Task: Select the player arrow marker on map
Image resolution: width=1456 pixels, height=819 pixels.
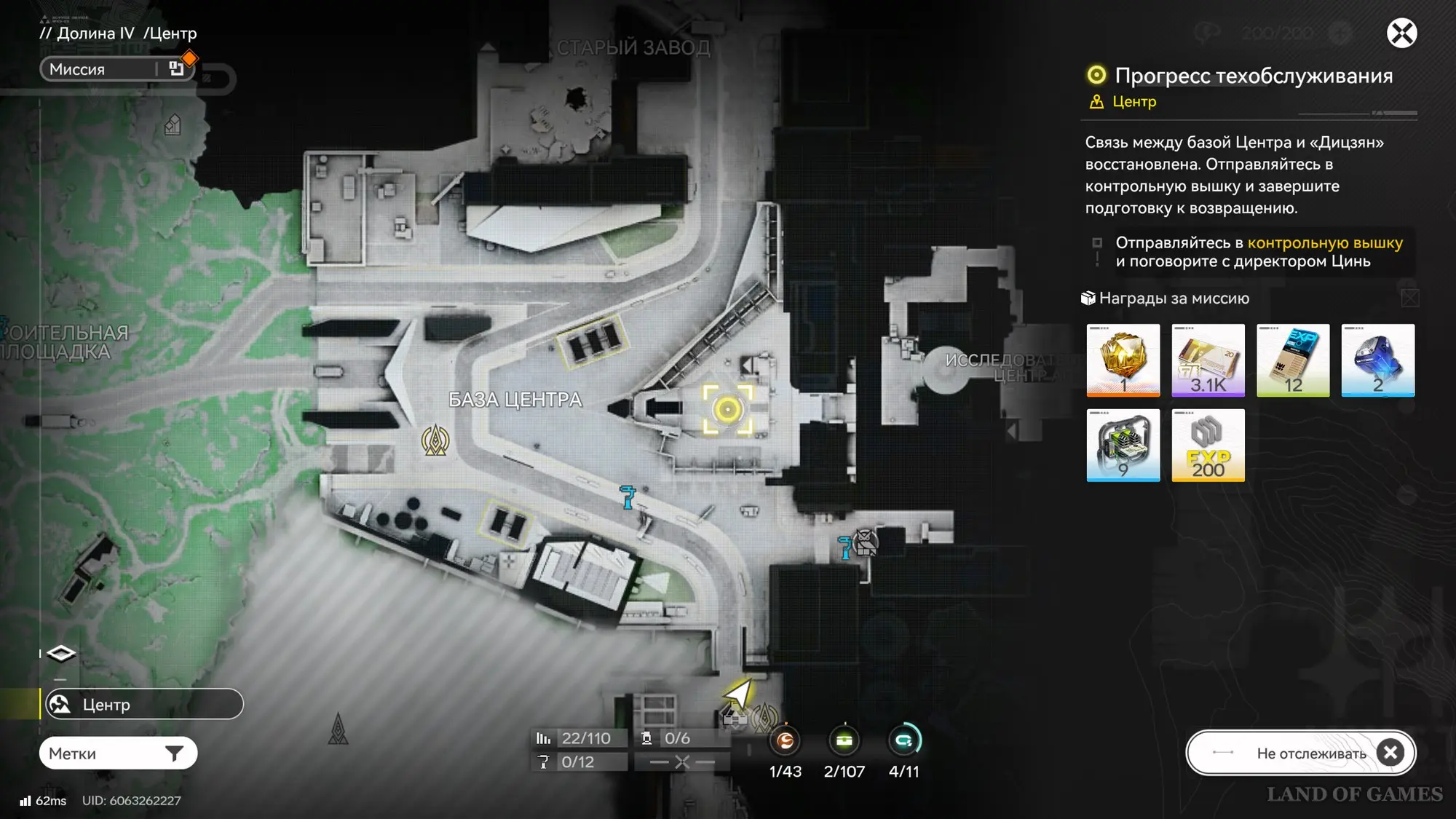Action: pos(738,692)
